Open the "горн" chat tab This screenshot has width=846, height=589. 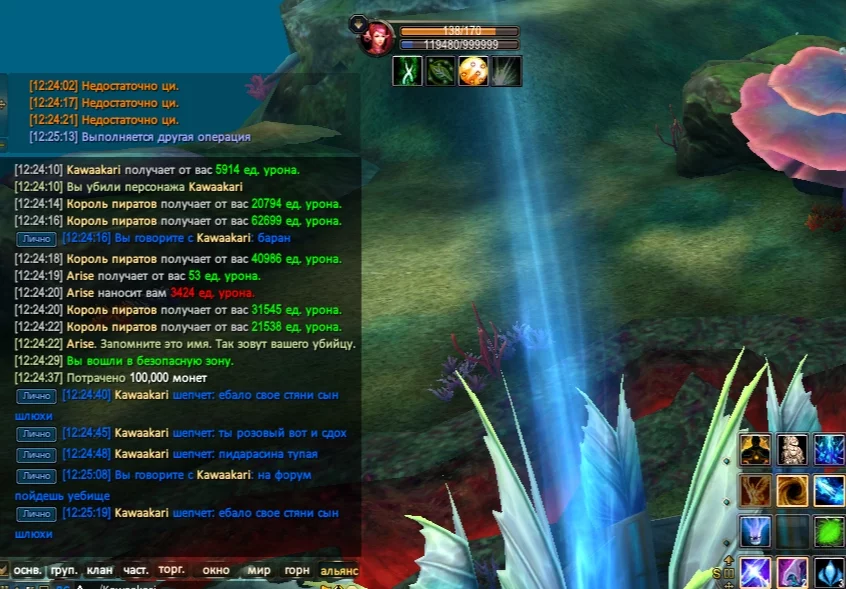pos(297,570)
